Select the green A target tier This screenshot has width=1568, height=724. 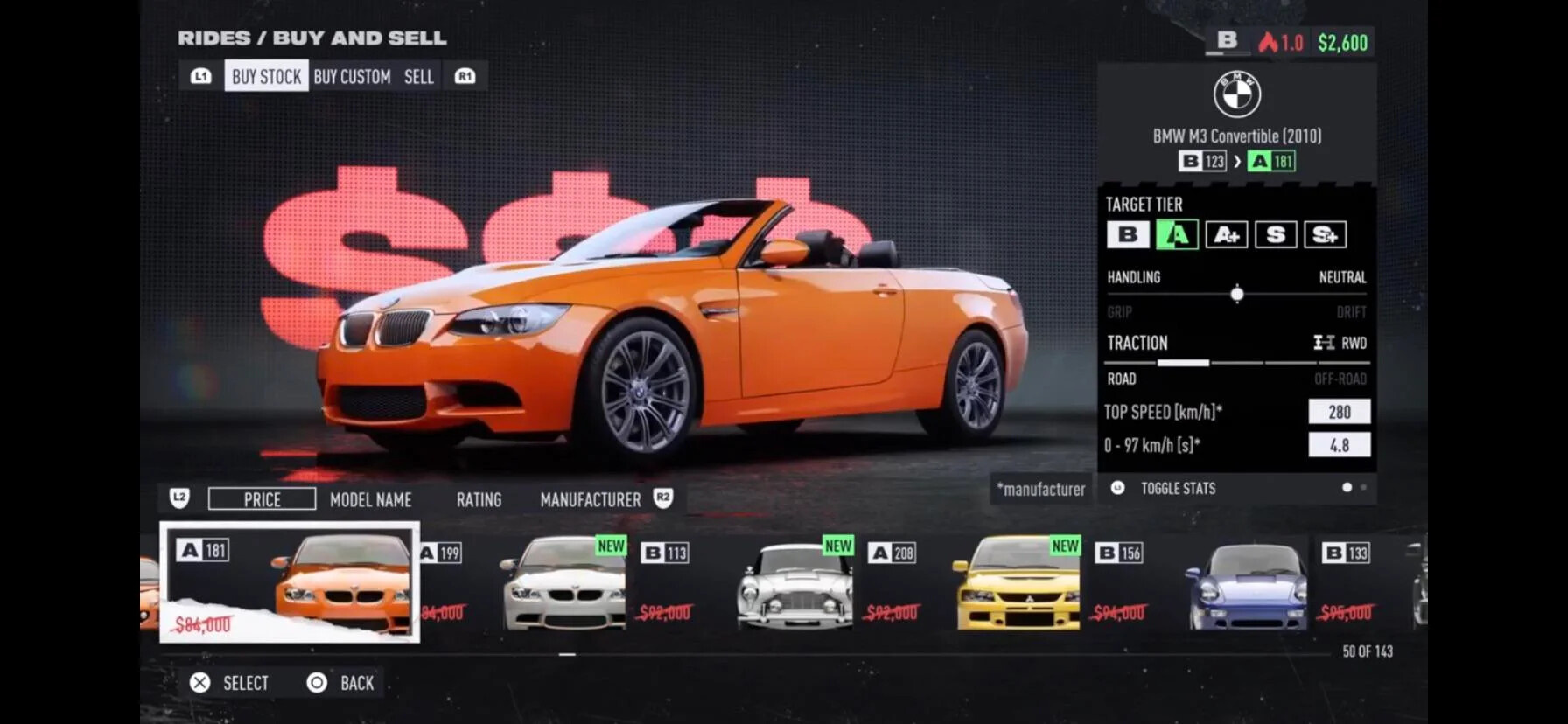pos(1177,234)
